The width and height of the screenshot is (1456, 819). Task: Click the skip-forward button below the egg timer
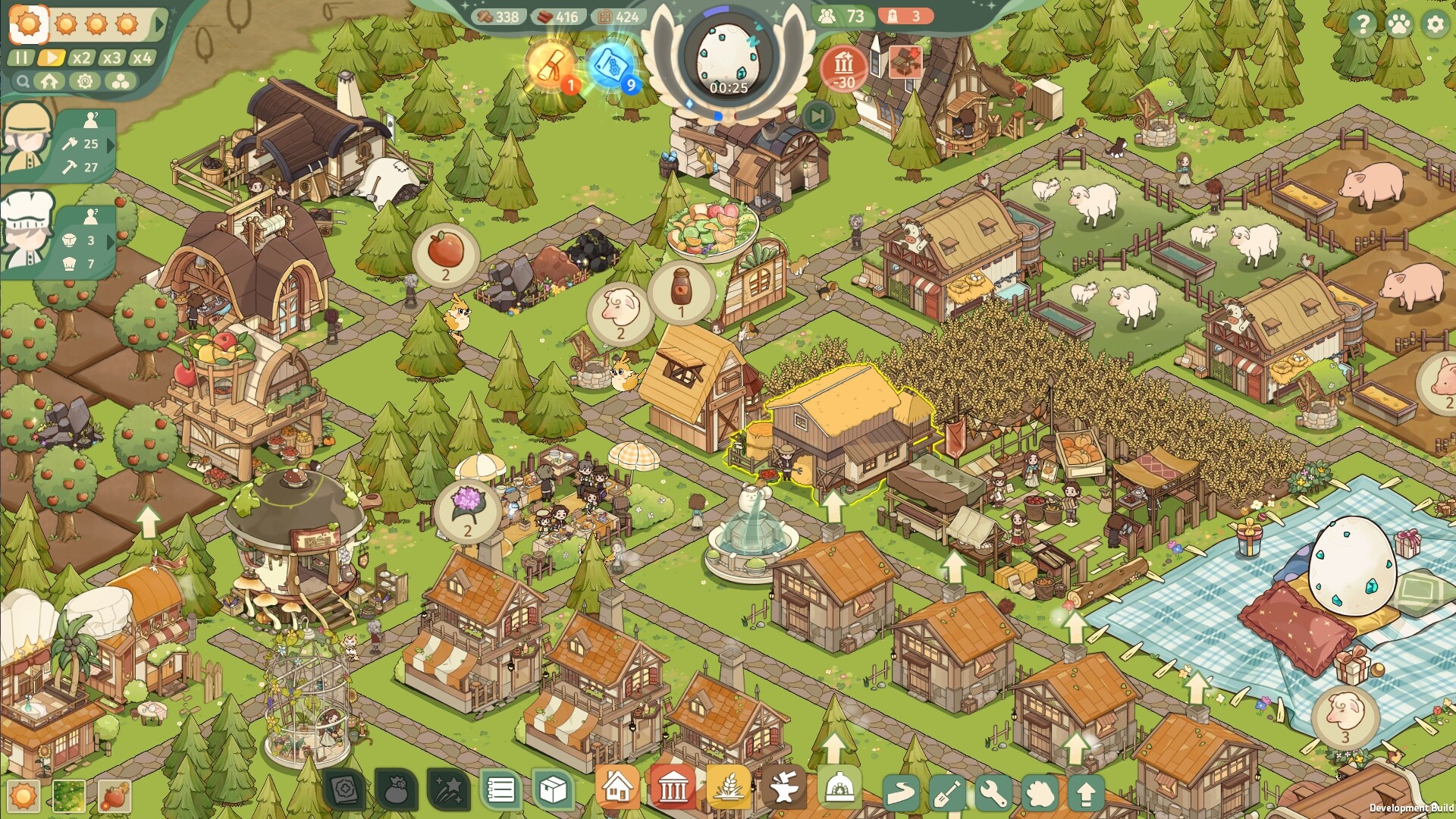(x=817, y=116)
